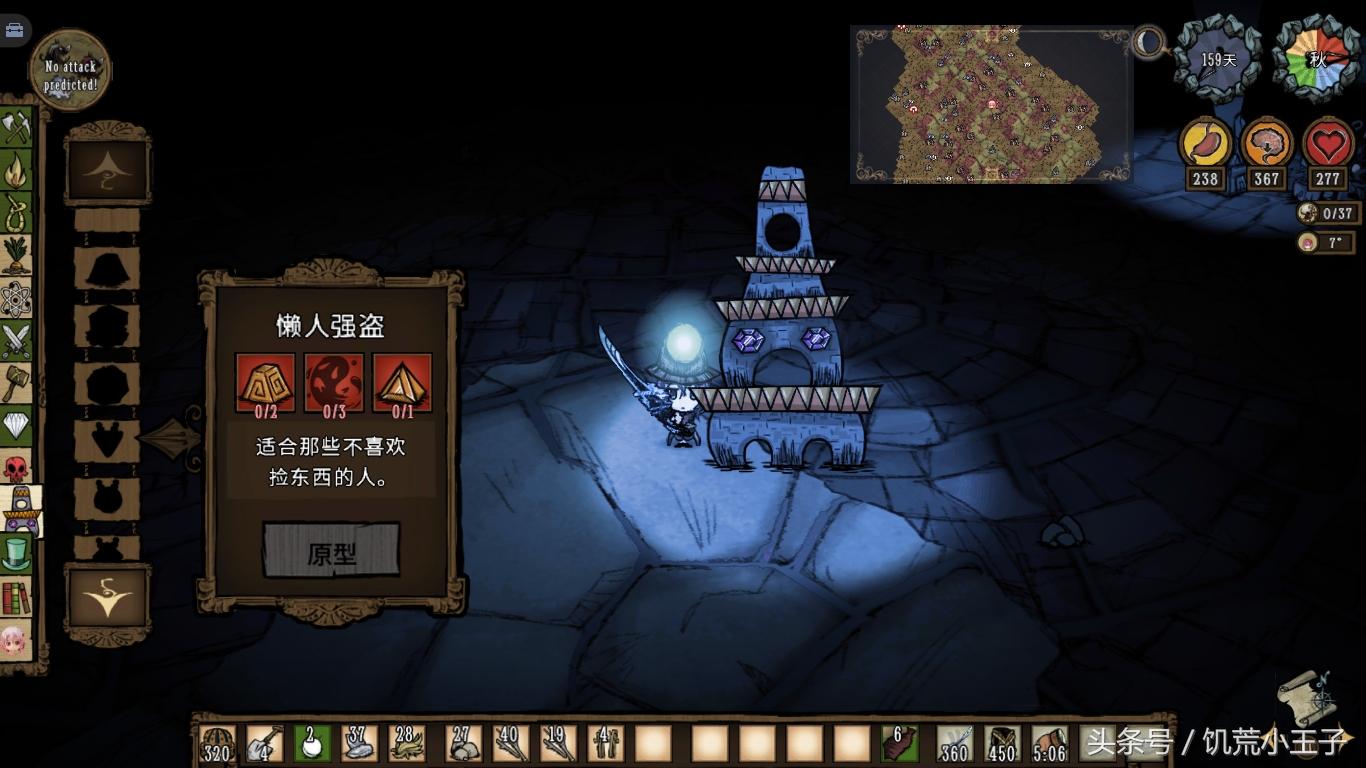Select the rocks stack of 27

(462, 743)
